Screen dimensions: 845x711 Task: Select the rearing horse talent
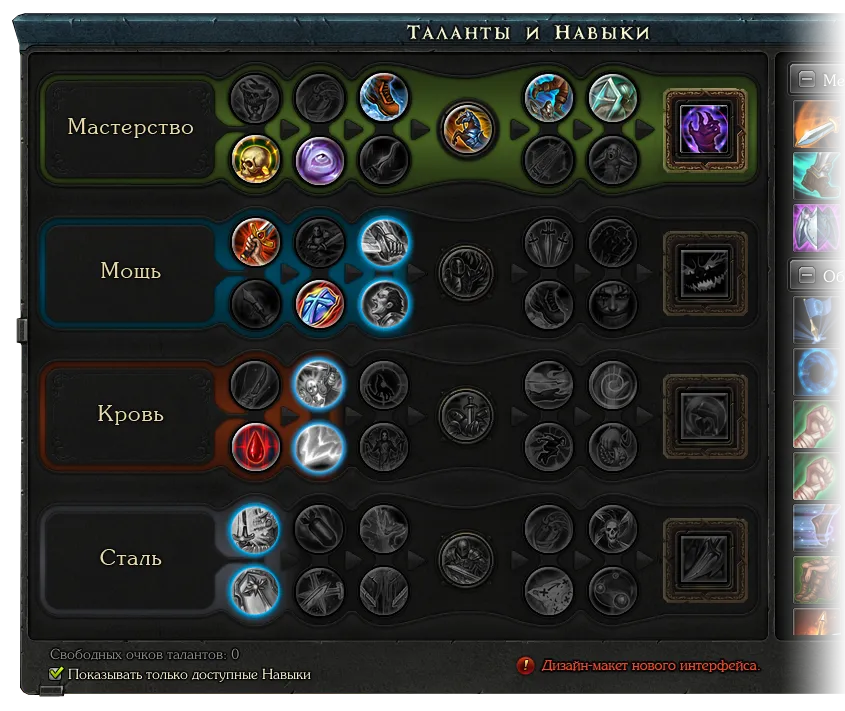pyautogui.click(x=467, y=128)
